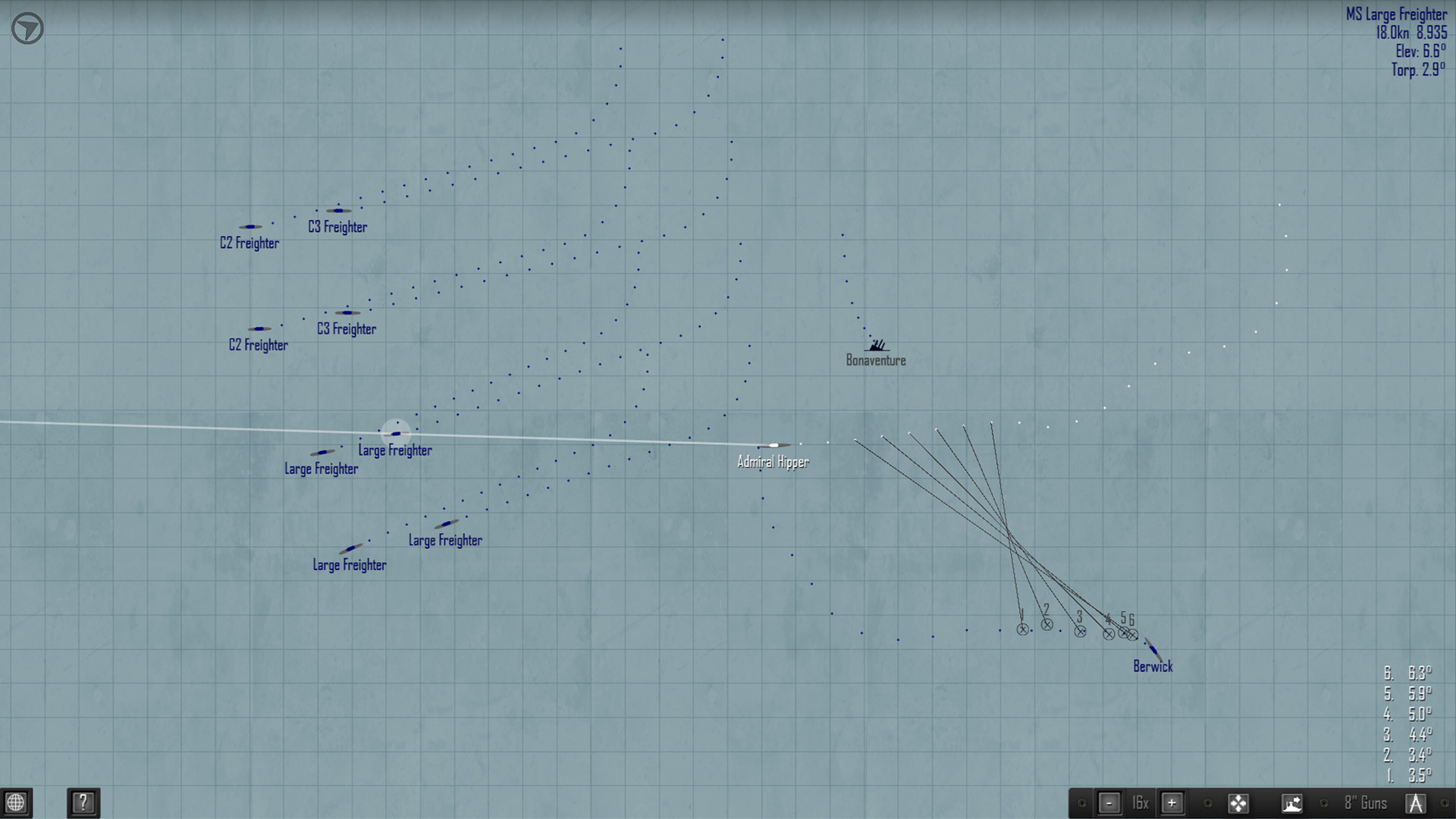This screenshot has height=819, width=1456.
Task: Zoom out using the minus icon
Action: (1109, 802)
